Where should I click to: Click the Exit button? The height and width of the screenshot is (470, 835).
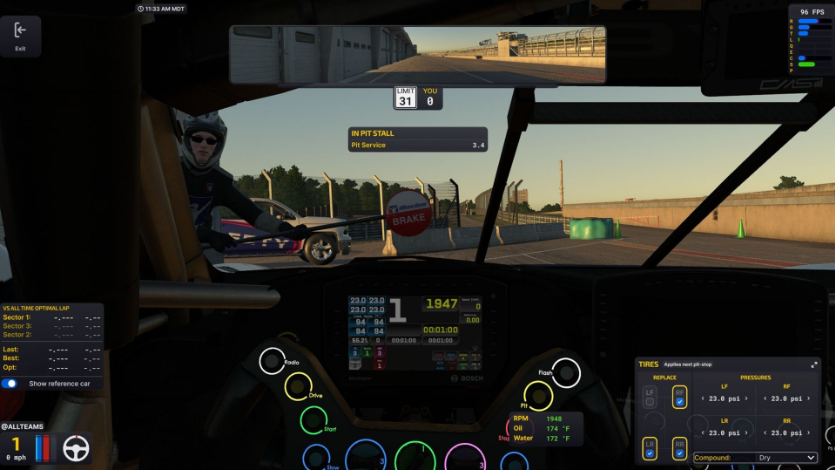click(x=20, y=36)
